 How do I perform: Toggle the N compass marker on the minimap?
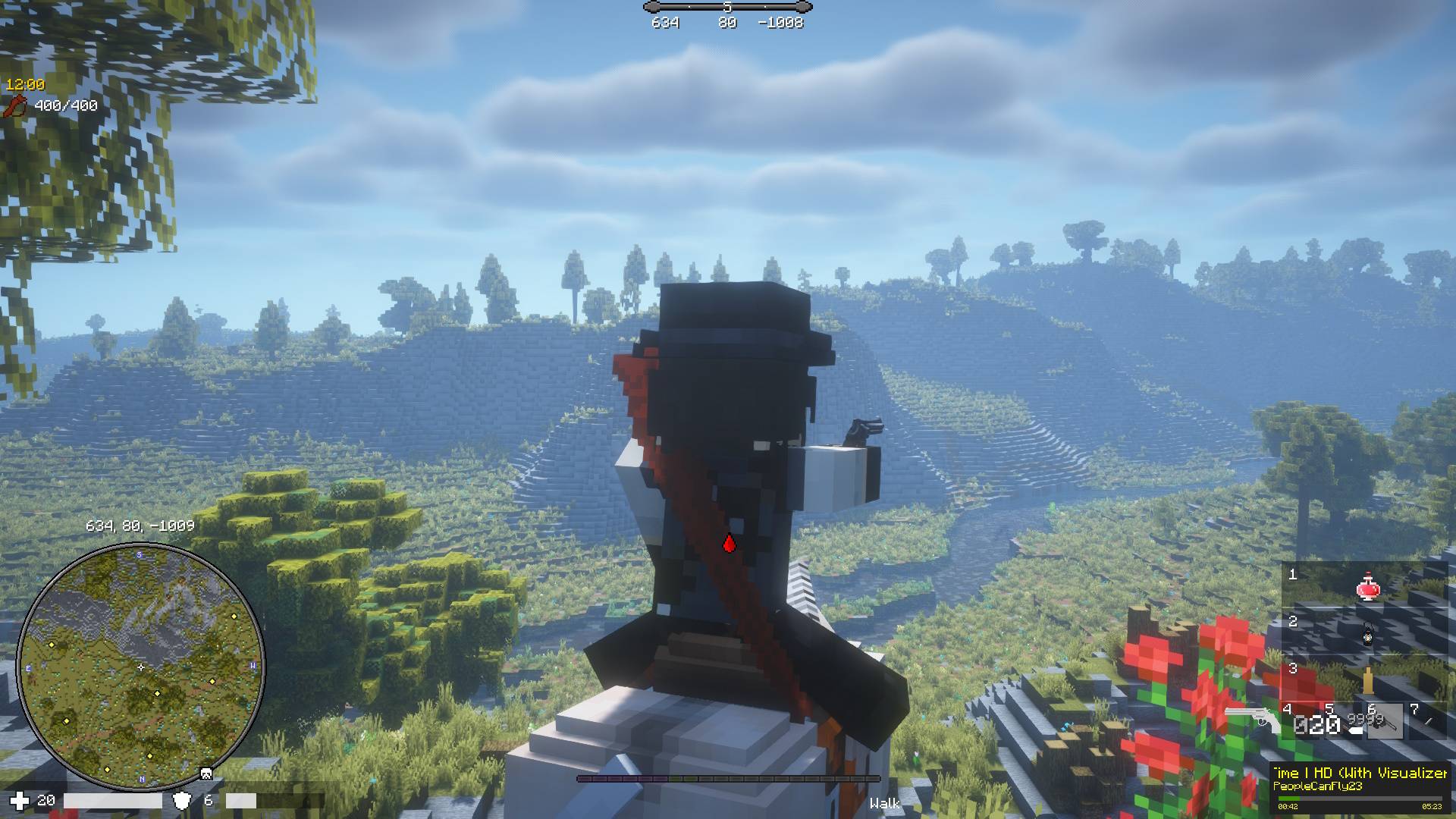[x=143, y=778]
